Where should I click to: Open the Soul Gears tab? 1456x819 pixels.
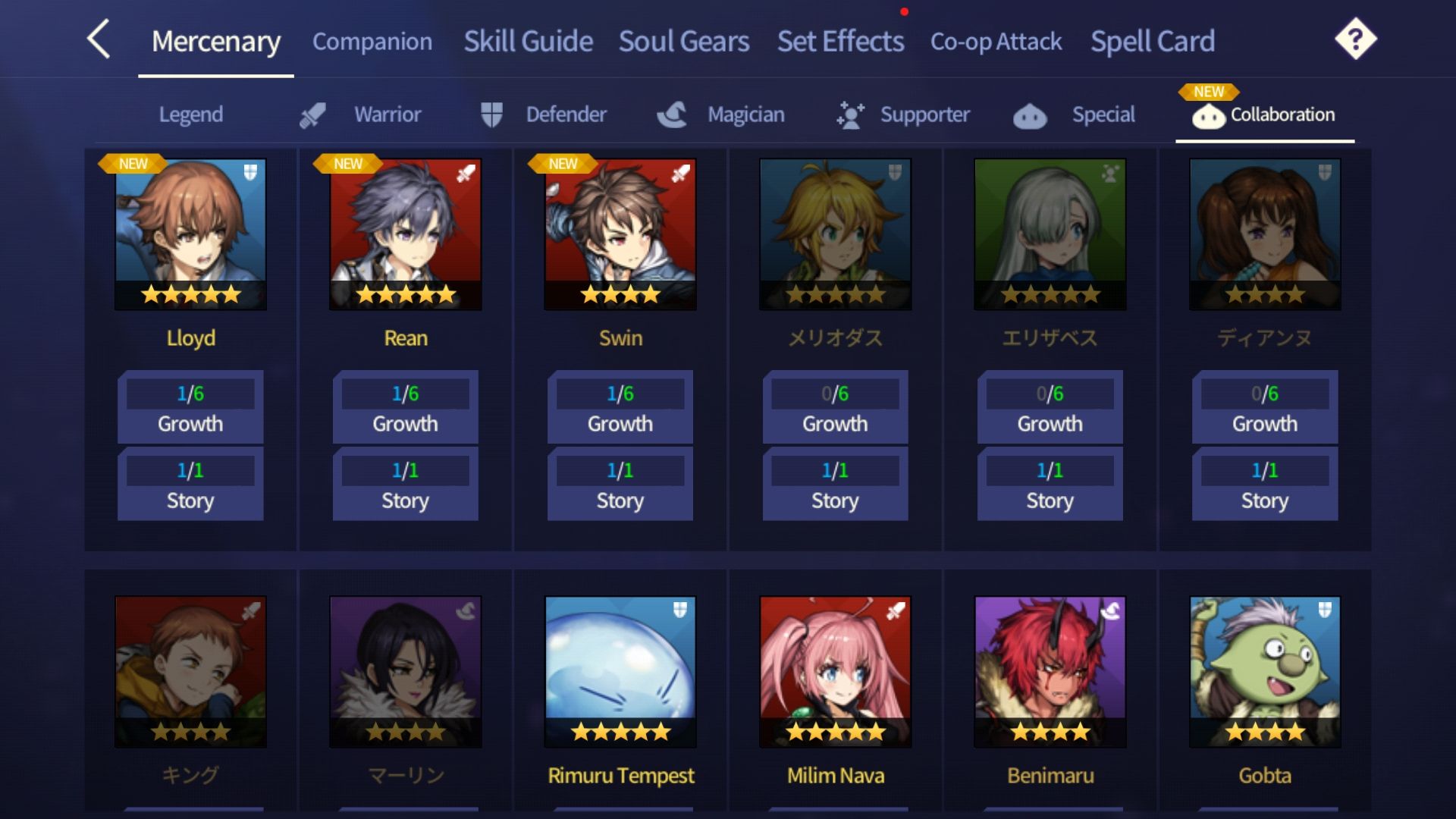click(x=683, y=42)
